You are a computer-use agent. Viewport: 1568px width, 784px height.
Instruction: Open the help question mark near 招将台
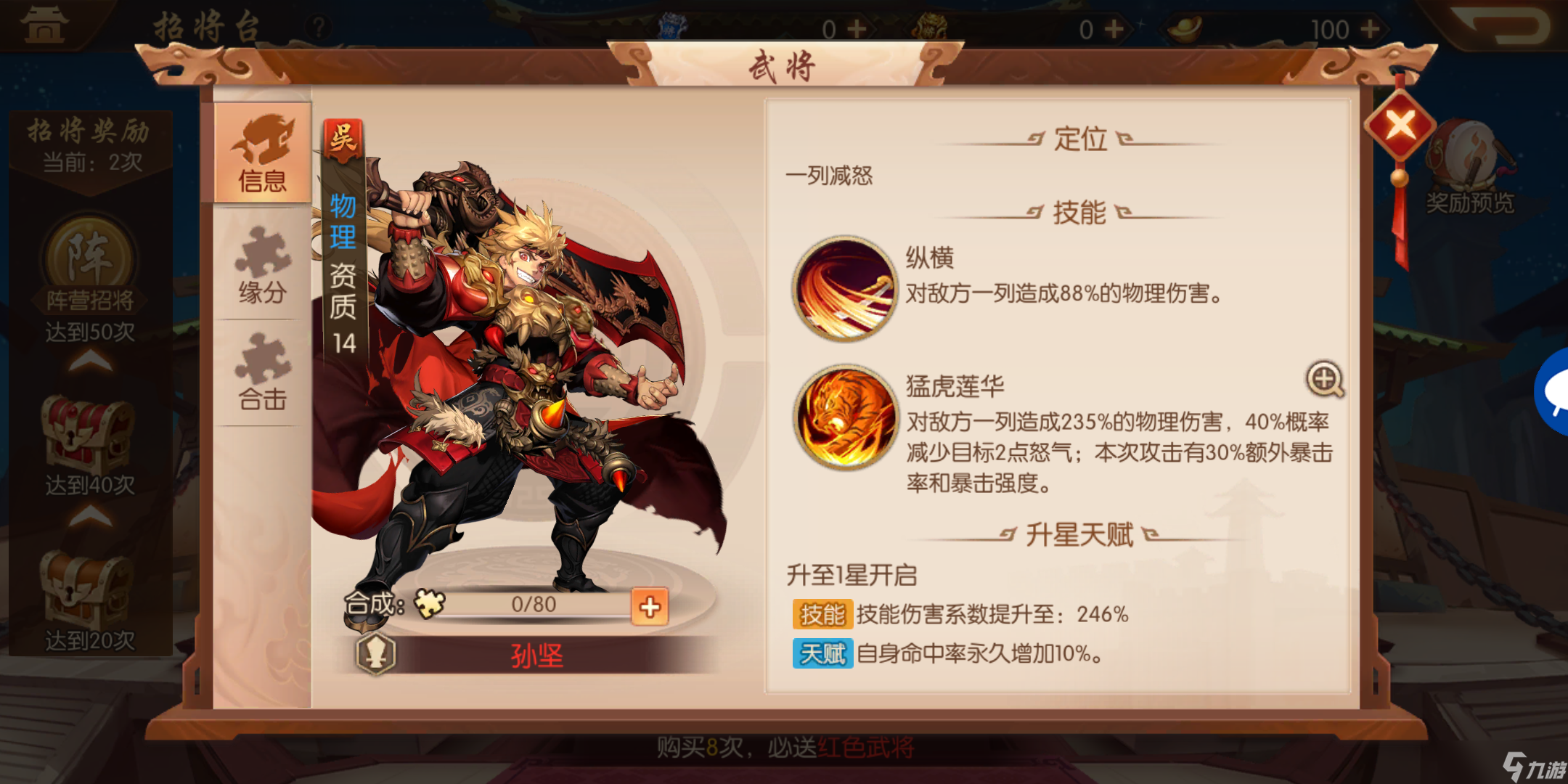[319, 25]
